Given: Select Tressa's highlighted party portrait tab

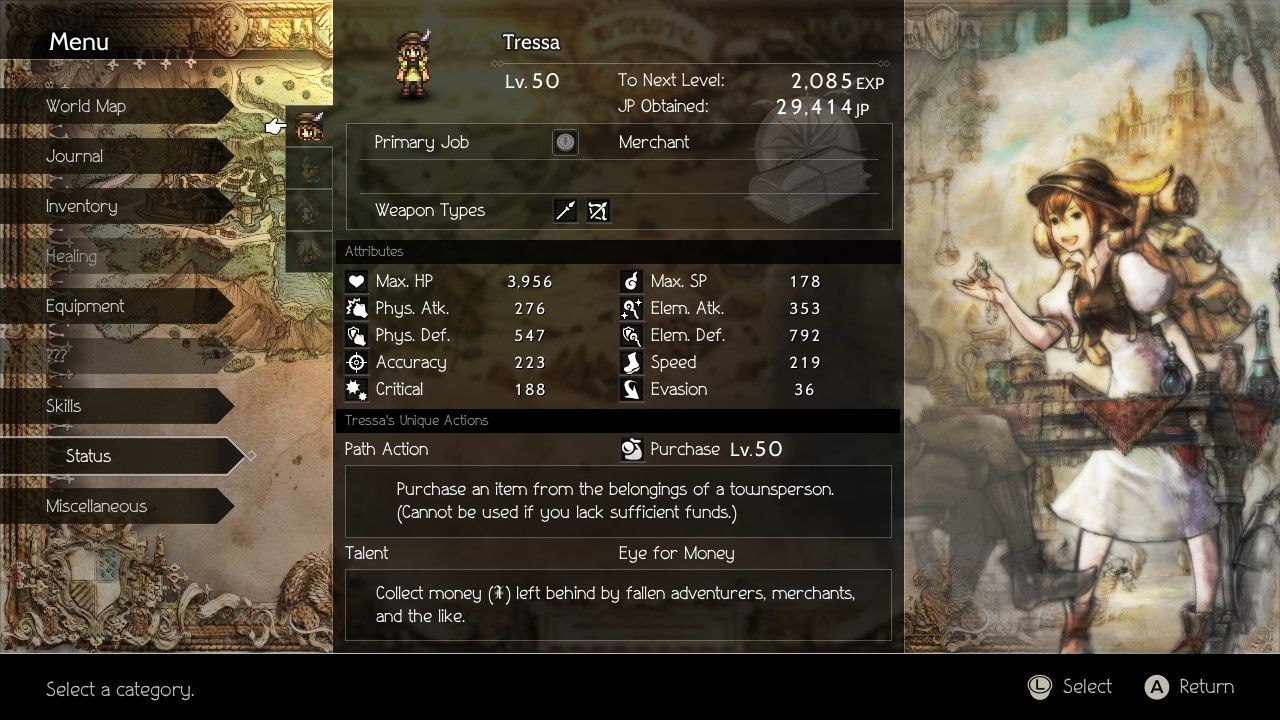Looking at the screenshot, I should tap(310, 127).
